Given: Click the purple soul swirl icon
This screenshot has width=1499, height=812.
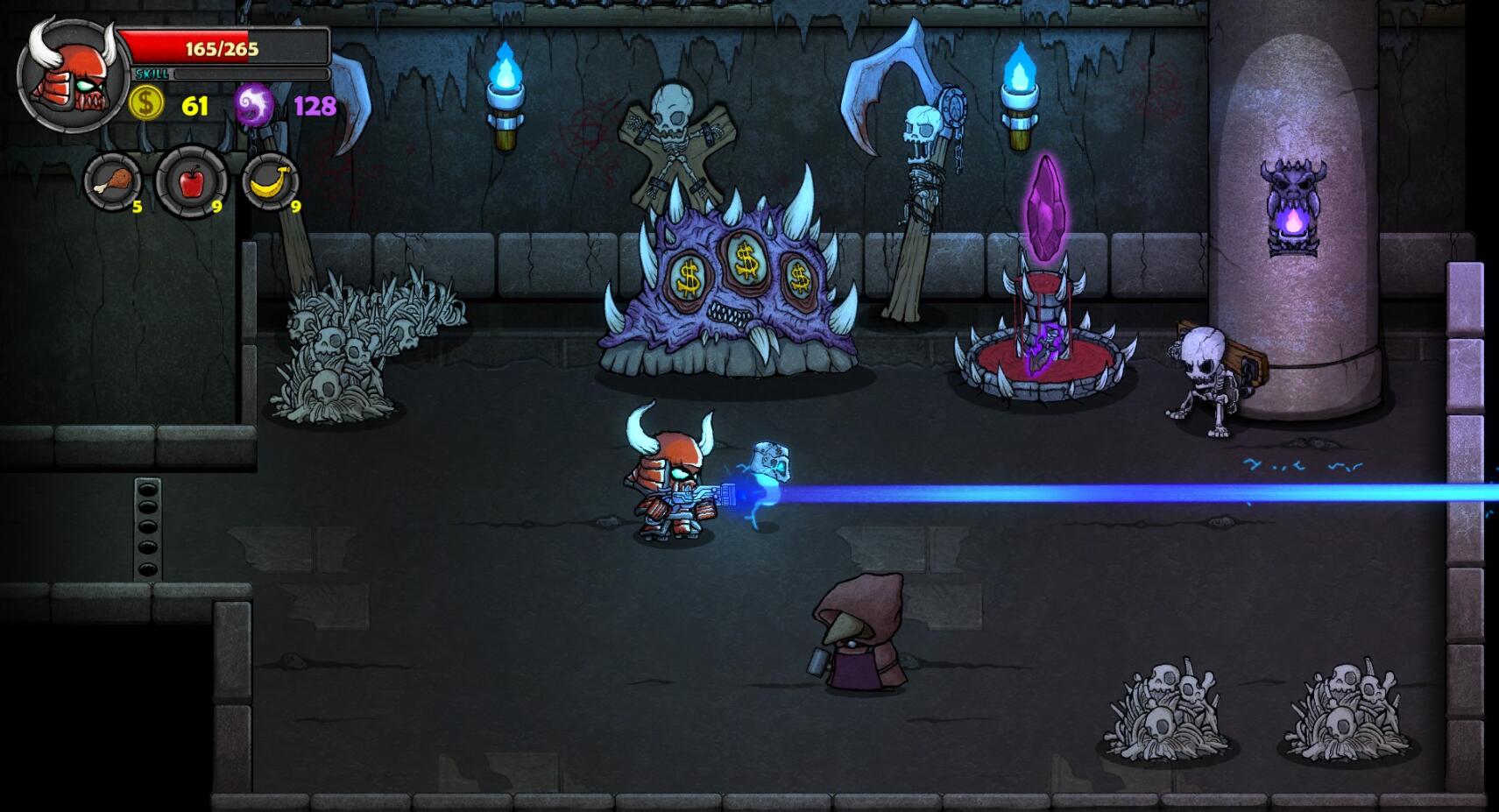Looking at the screenshot, I should tap(254, 105).
